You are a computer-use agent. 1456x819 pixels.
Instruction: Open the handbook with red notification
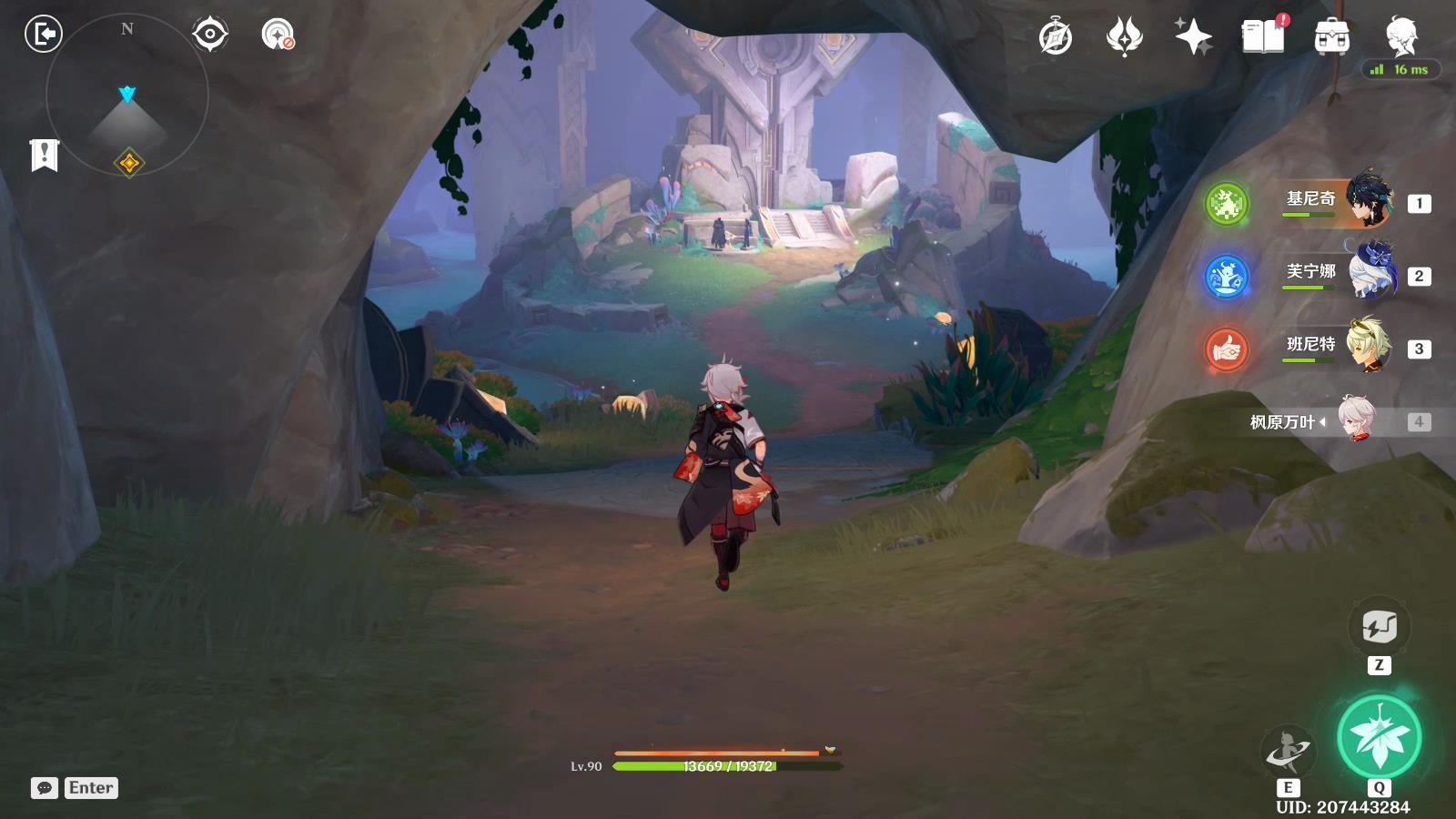(1262, 36)
